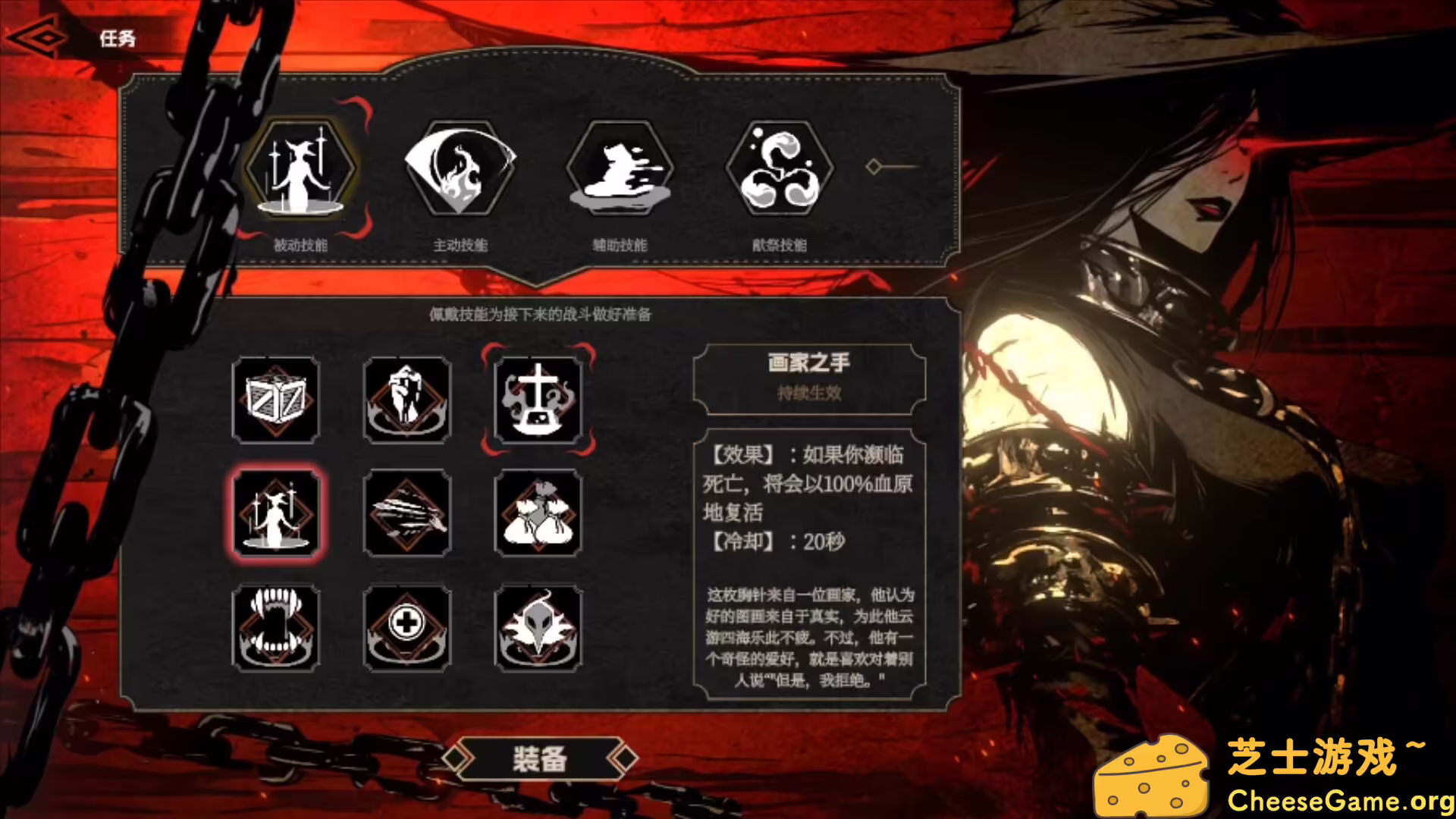Select the flying daggers skill icon
The width and height of the screenshot is (1456, 819).
[x=407, y=514]
